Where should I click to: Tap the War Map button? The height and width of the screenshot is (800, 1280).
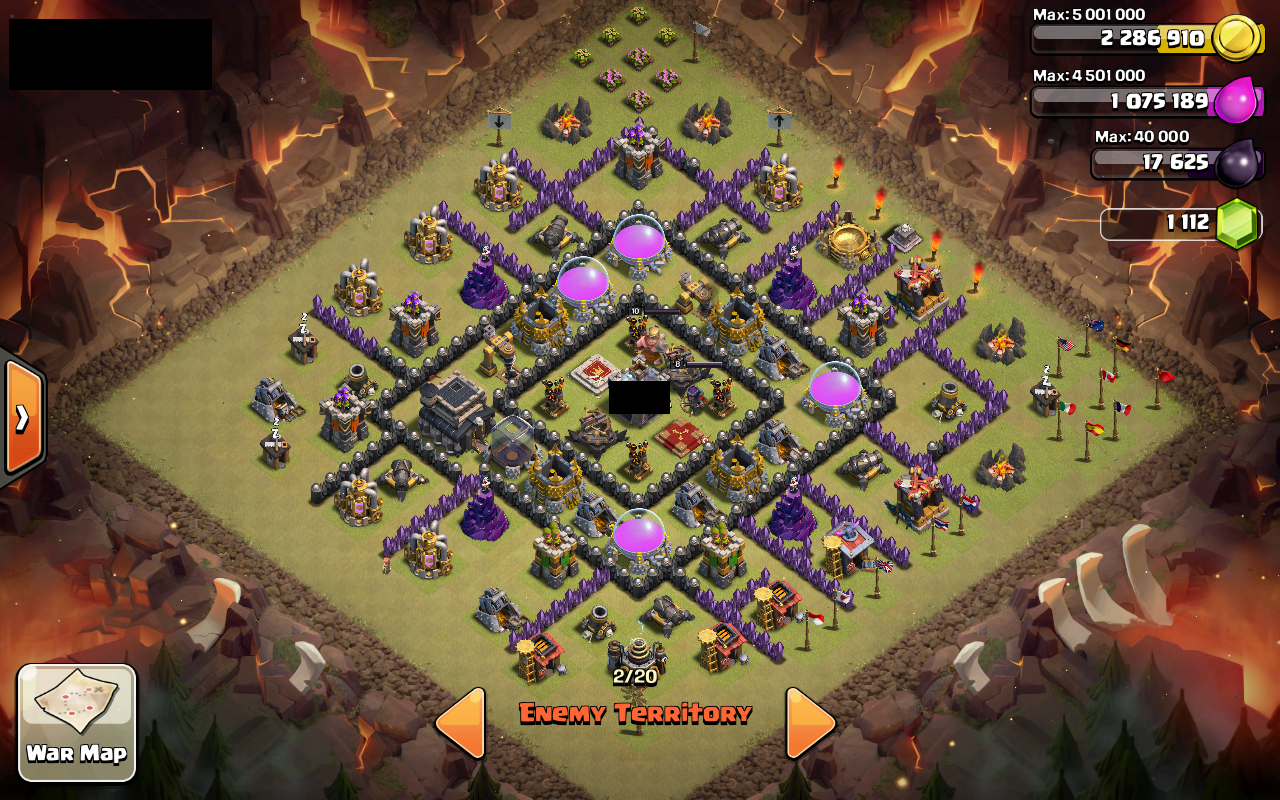pos(75,720)
